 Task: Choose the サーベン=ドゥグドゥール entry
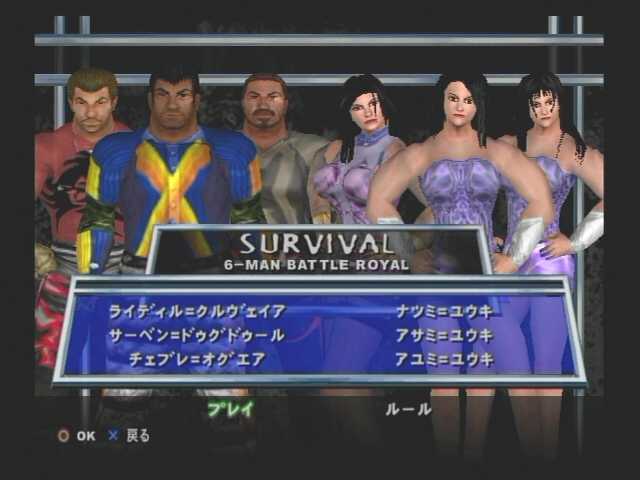click(196, 335)
